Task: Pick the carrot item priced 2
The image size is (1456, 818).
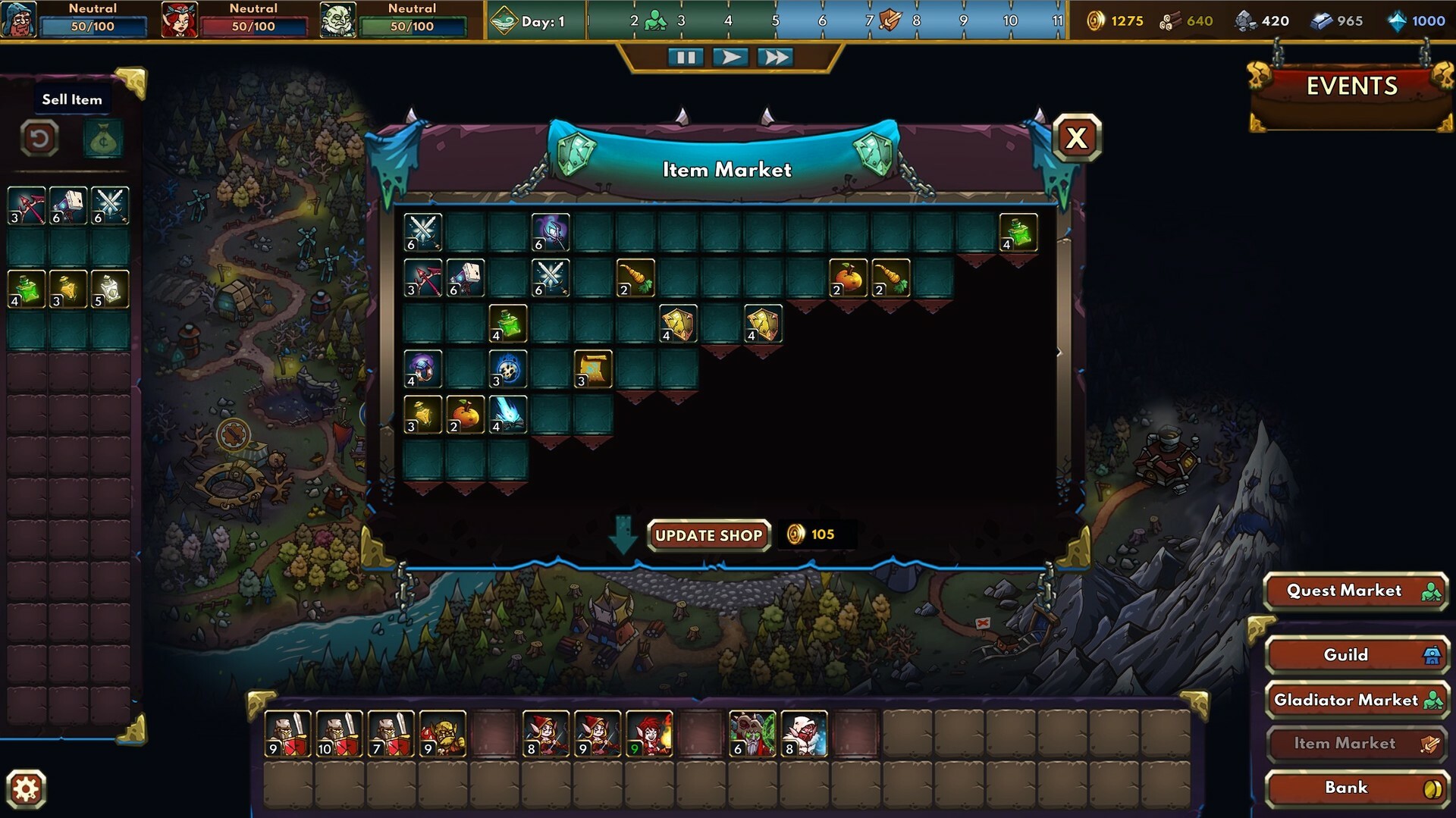Action: [x=637, y=277]
